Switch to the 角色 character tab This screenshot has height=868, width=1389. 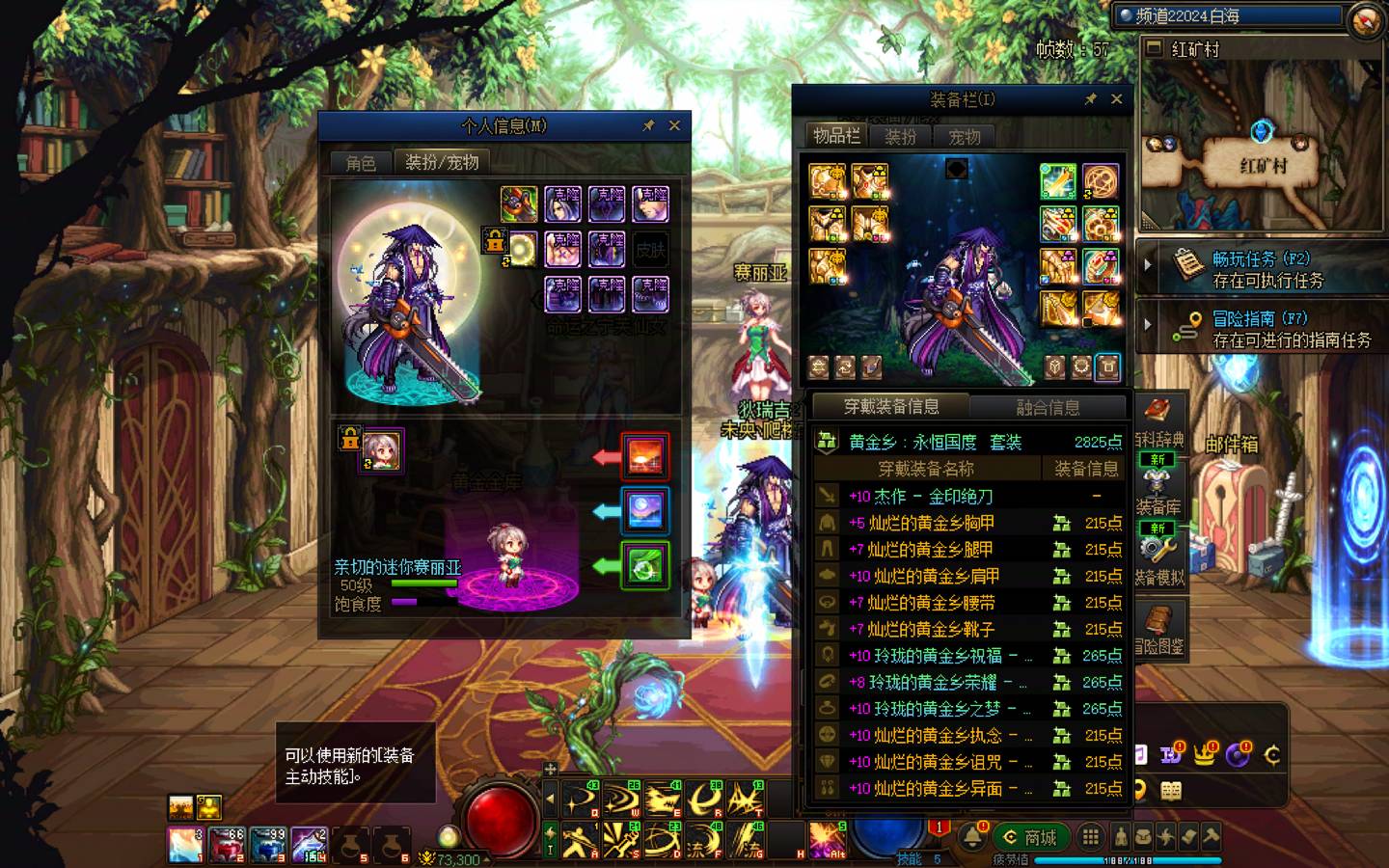(x=361, y=163)
